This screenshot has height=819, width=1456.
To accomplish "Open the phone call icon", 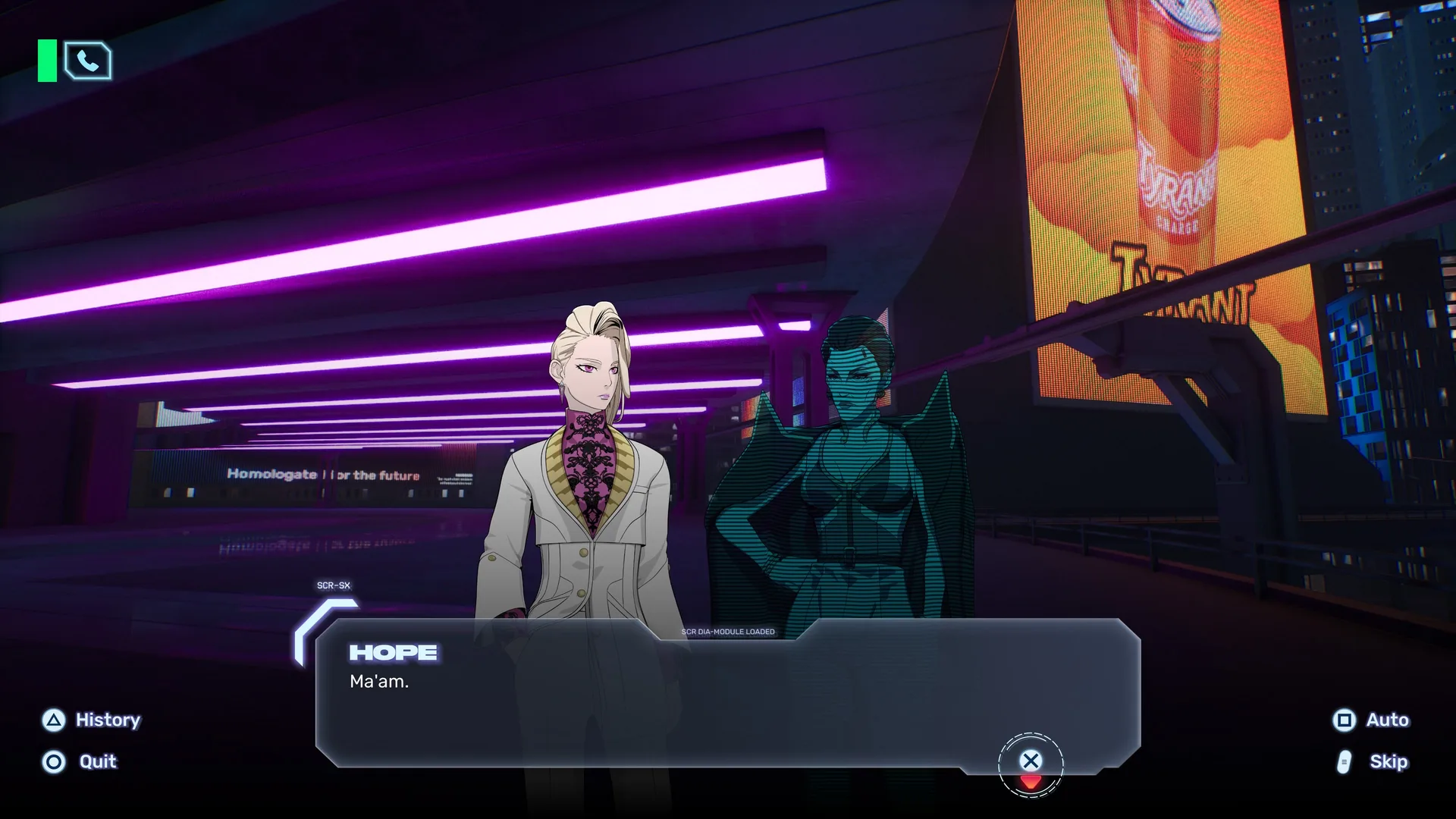I will click(x=88, y=61).
